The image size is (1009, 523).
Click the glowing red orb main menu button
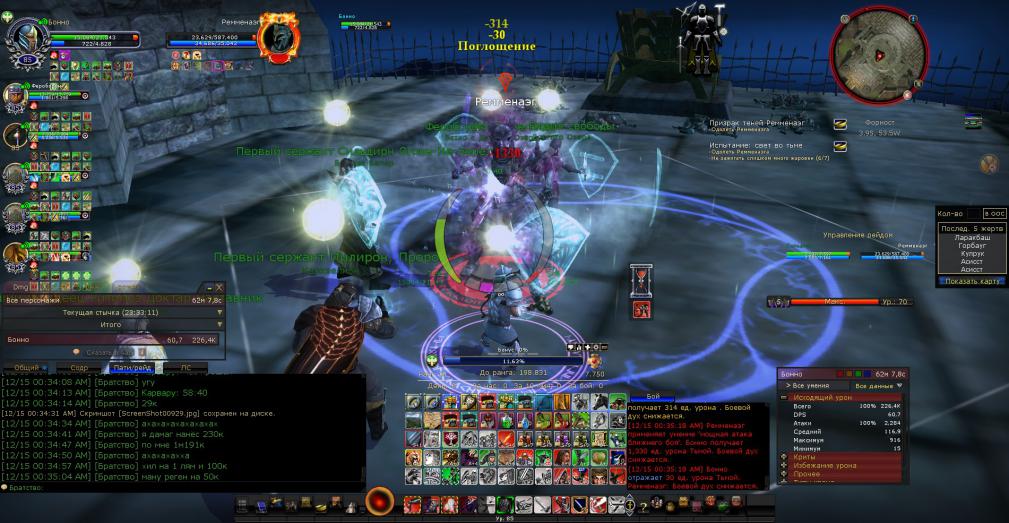(x=380, y=503)
